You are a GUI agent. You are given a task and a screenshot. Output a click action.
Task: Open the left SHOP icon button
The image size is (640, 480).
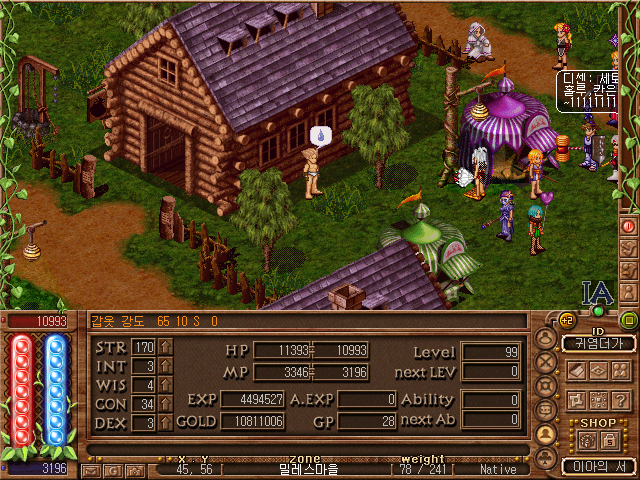[587, 440]
